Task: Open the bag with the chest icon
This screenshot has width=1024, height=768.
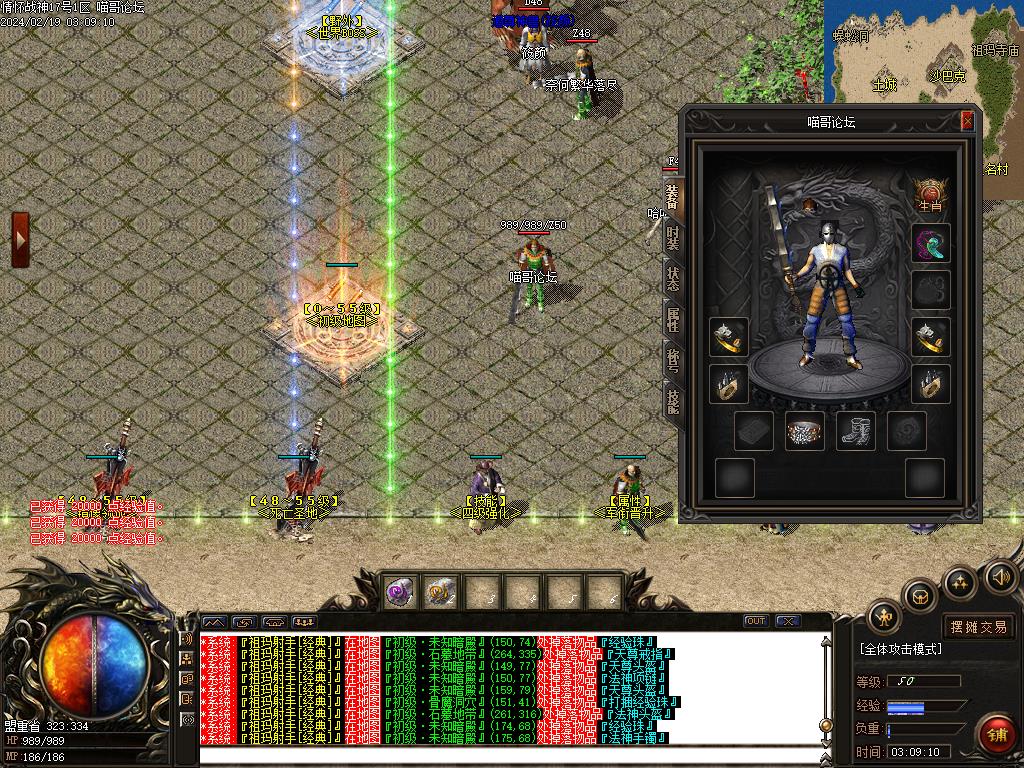Action: 920,597
